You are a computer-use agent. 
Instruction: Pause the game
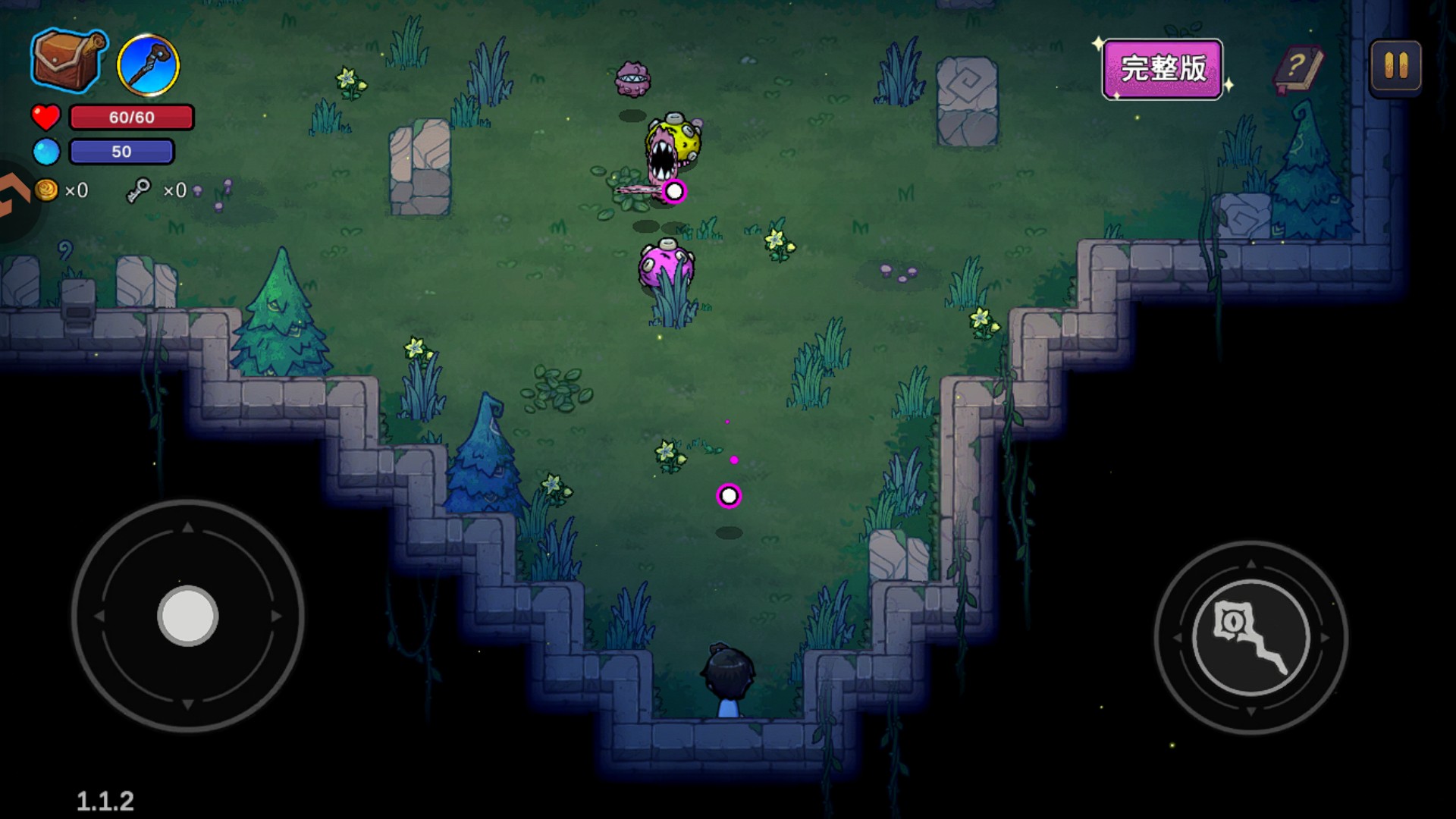point(1395,67)
